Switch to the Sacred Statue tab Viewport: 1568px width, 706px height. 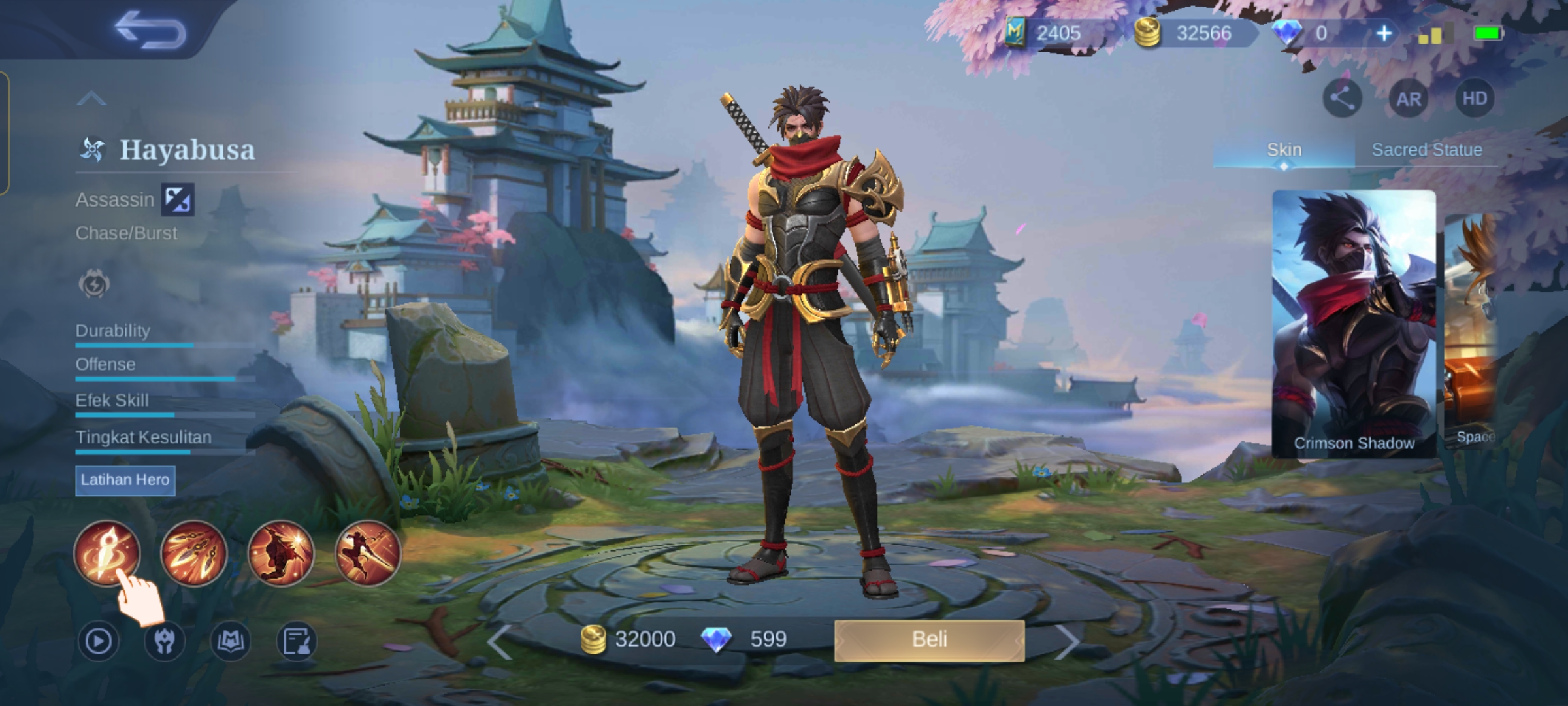click(1426, 150)
